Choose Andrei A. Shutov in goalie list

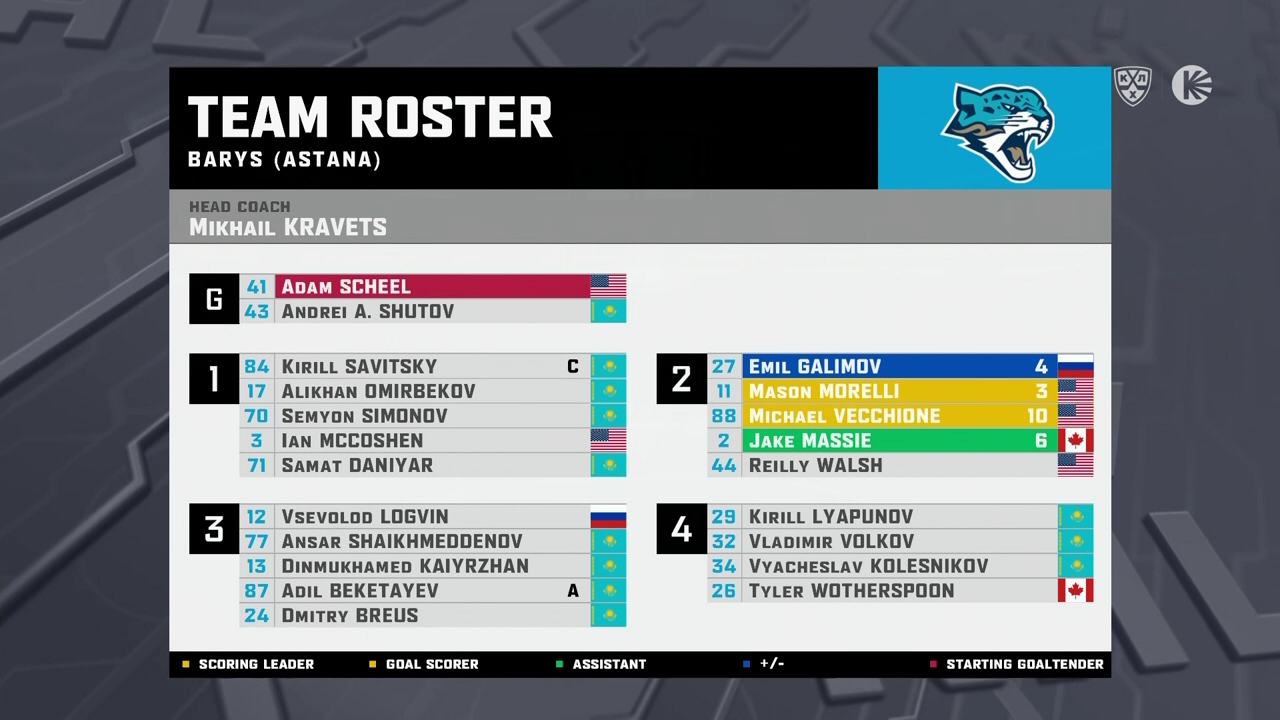pos(432,312)
